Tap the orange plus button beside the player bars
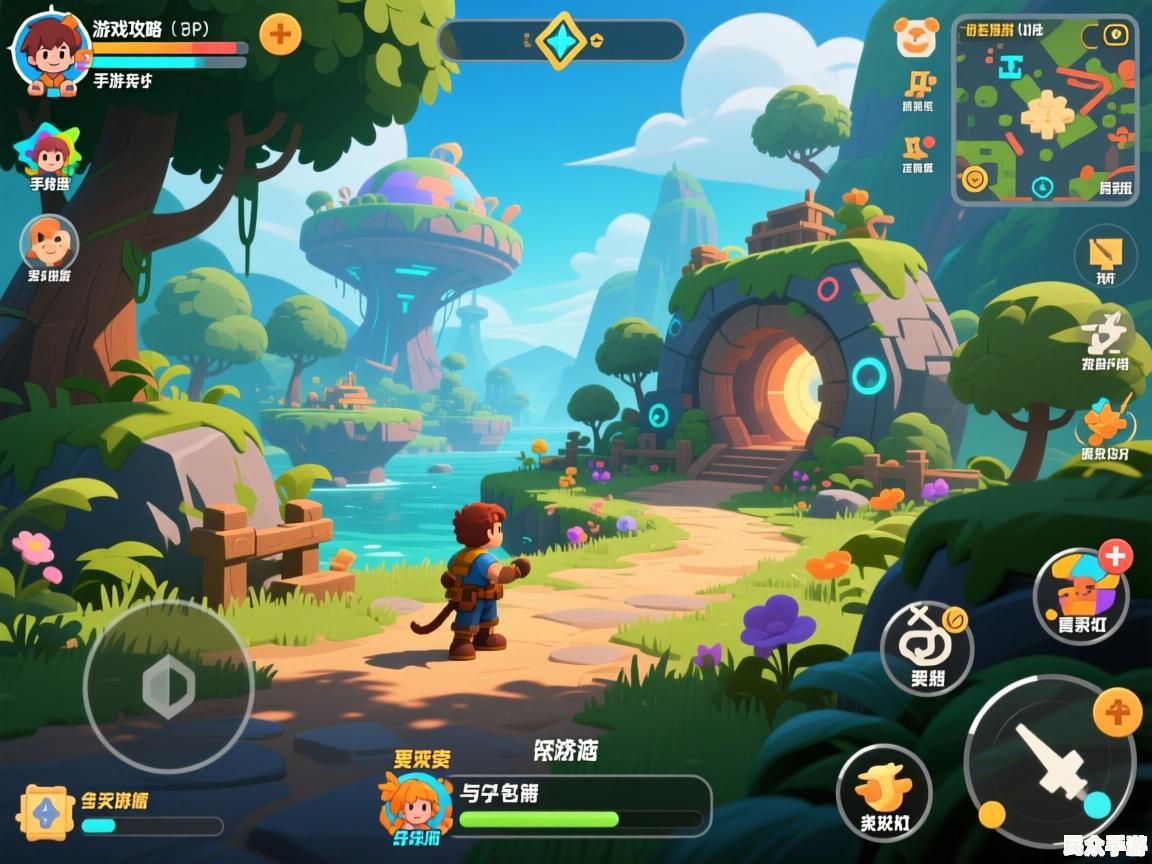1152x864 pixels. coord(280,35)
